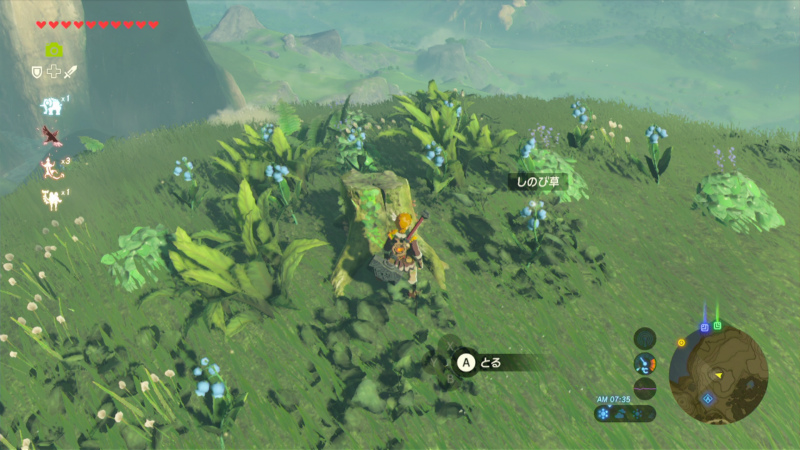Activate the elephant Mipha's Grace ability
Viewport: 800px width, 450px height.
coord(51,105)
